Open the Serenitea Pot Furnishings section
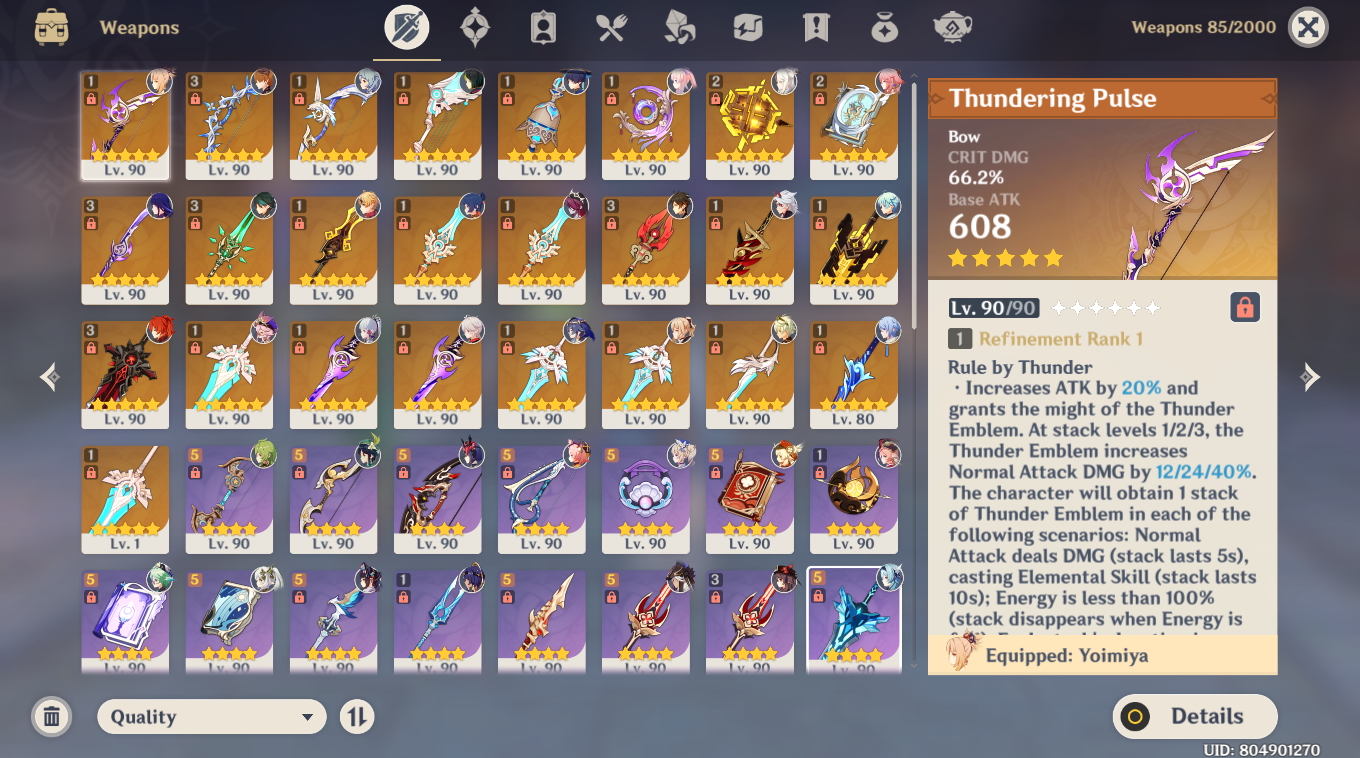The width and height of the screenshot is (1360, 758). 951,27
